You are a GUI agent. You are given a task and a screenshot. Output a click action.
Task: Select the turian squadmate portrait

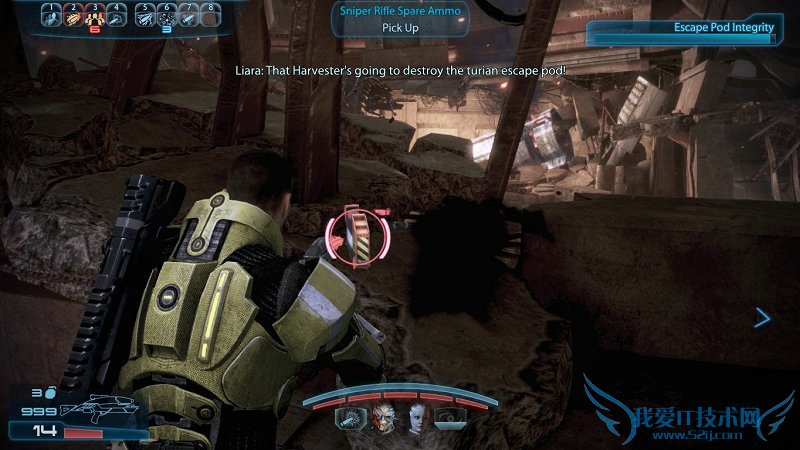(383, 419)
